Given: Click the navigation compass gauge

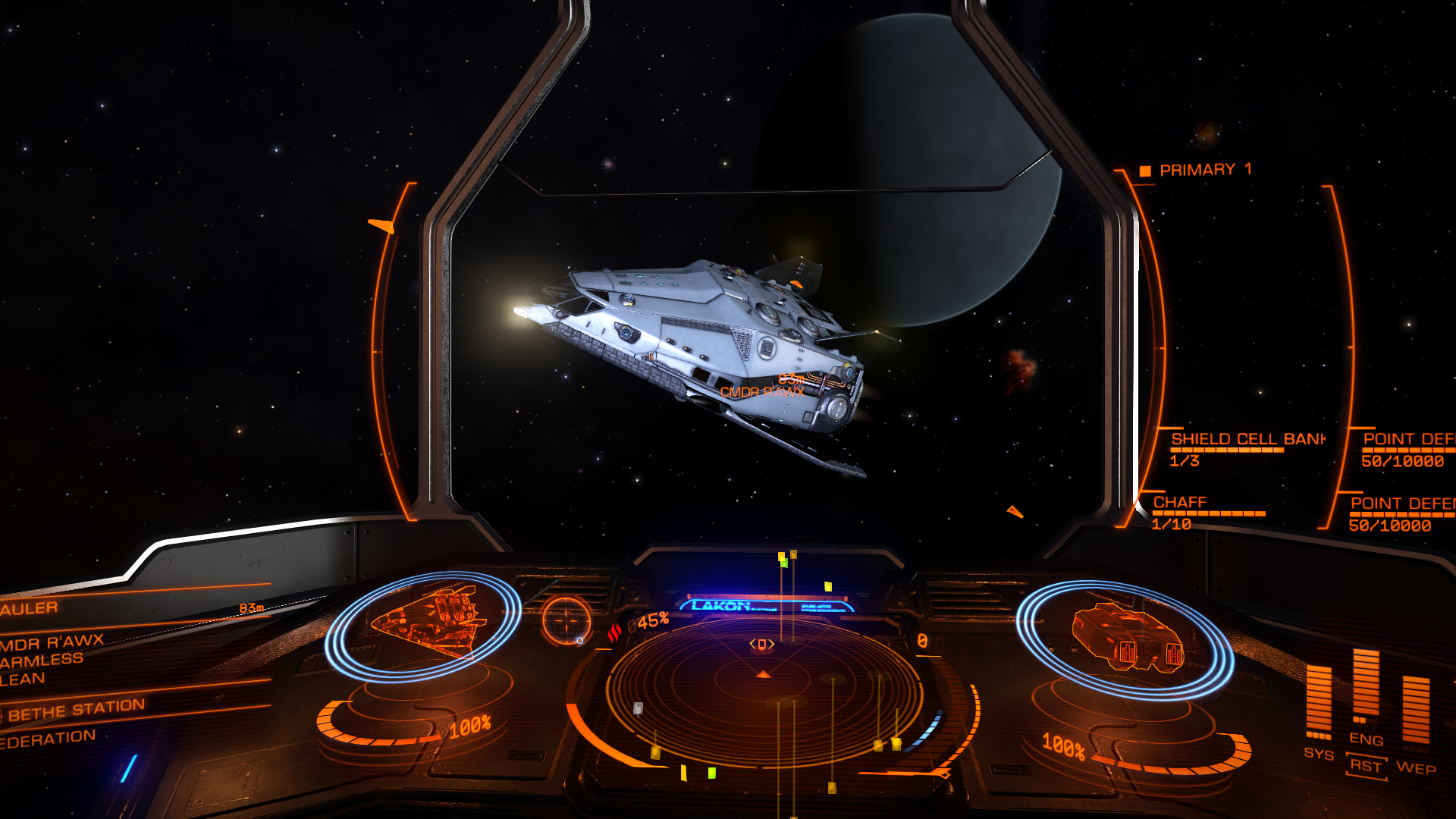Looking at the screenshot, I should click(566, 620).
